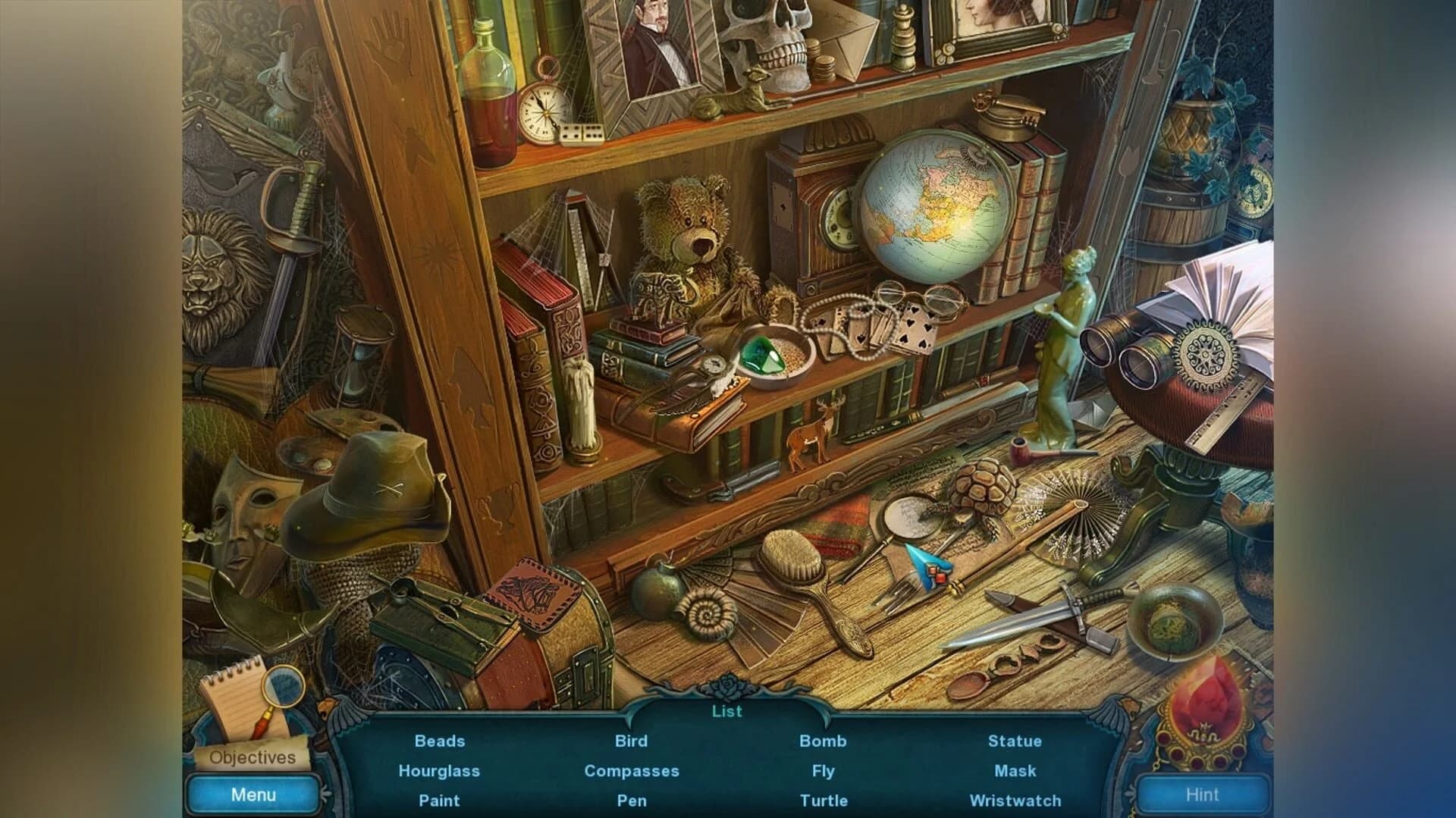Select "Wristwatch" in the item list

pos(1015,801)
